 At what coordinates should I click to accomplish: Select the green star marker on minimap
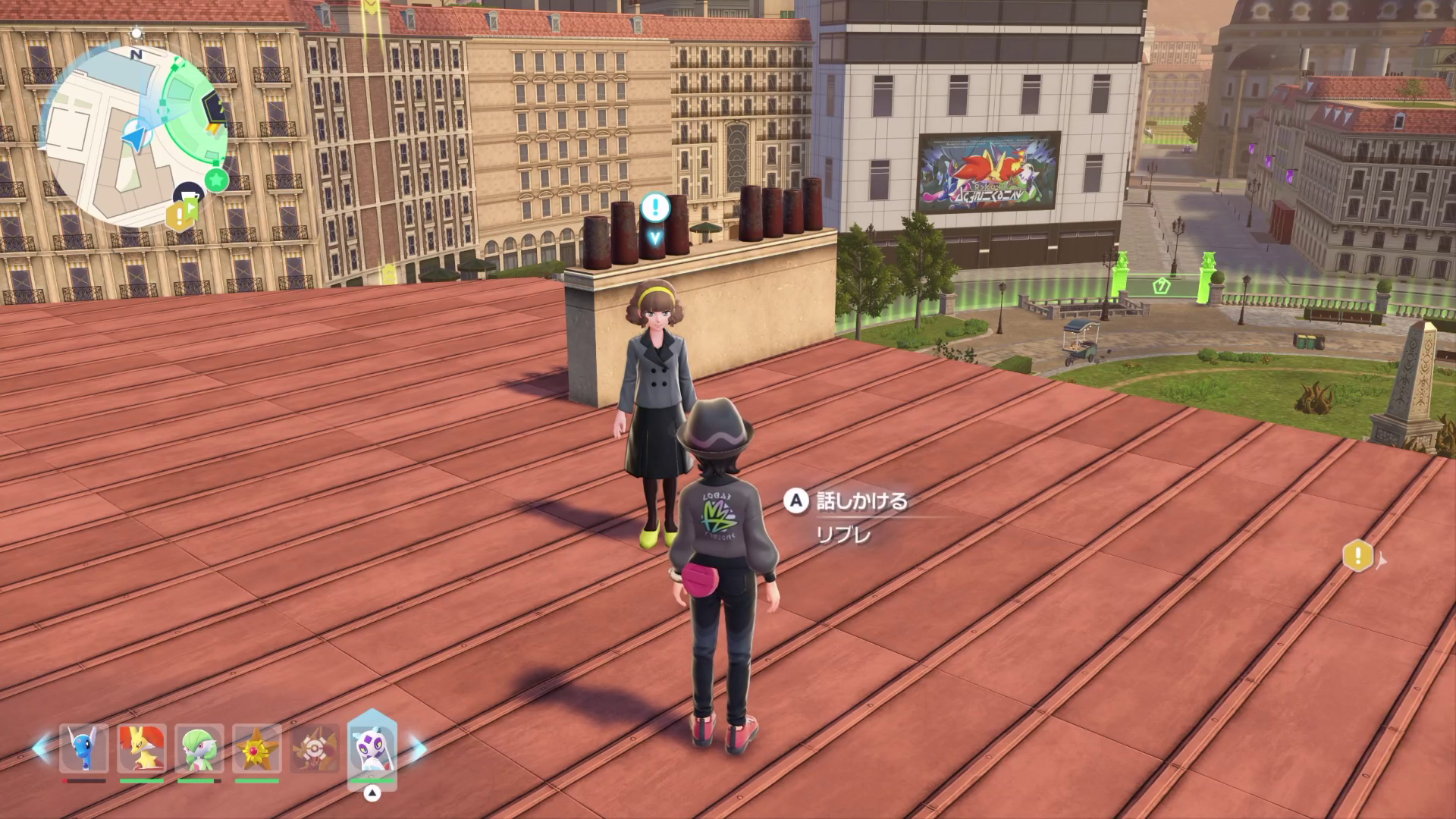[x=217, y=180]
